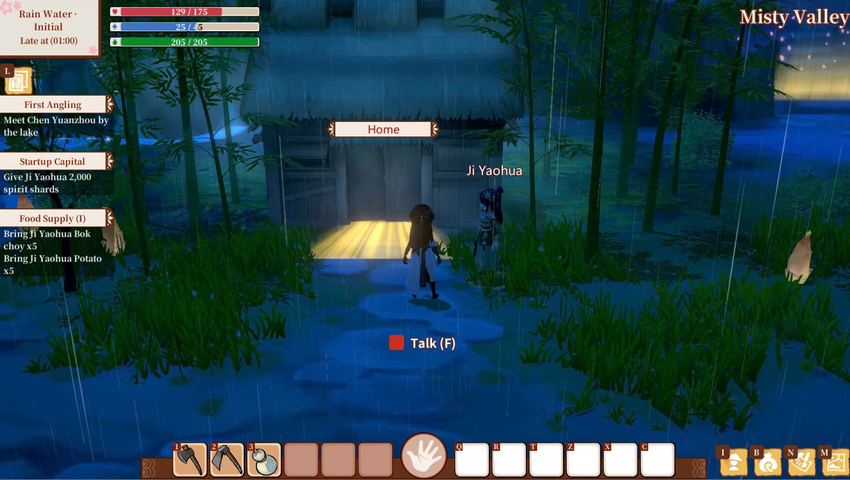The width and height of the screenshot is (850, 480).
Task: Select the First Angling quest
Action: (55, 104)
